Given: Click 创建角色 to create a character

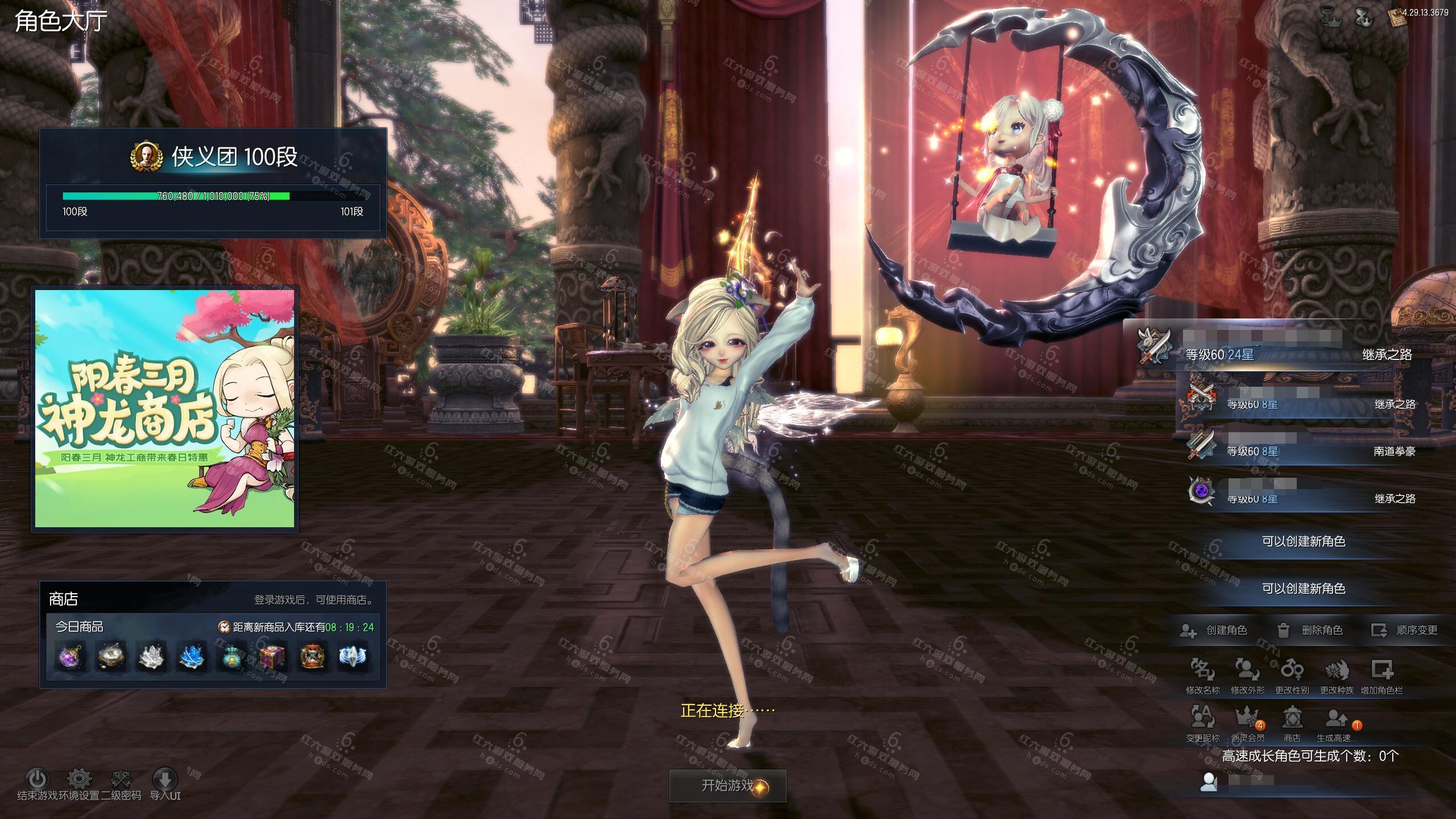Looking at the screenshot, I should tap(1216, 630).
